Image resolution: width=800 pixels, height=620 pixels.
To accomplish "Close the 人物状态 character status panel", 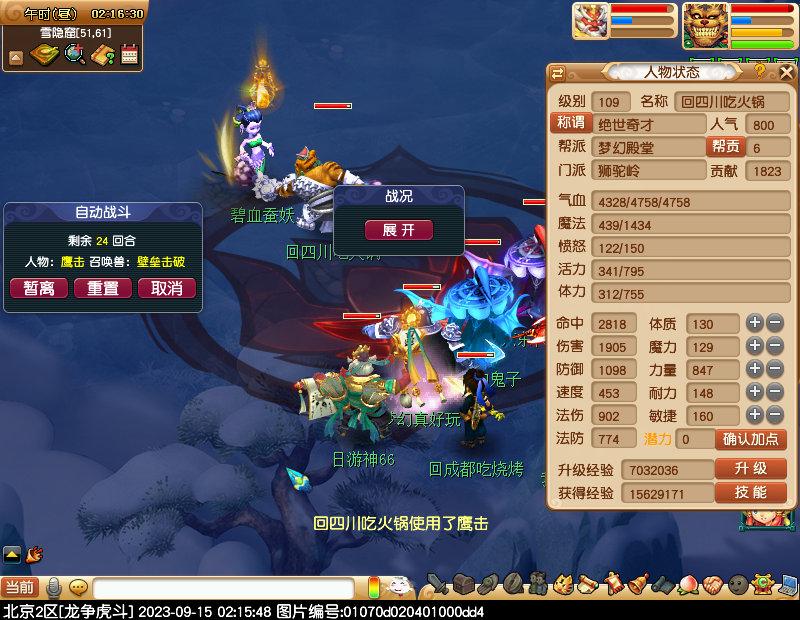I will point(786,72).
